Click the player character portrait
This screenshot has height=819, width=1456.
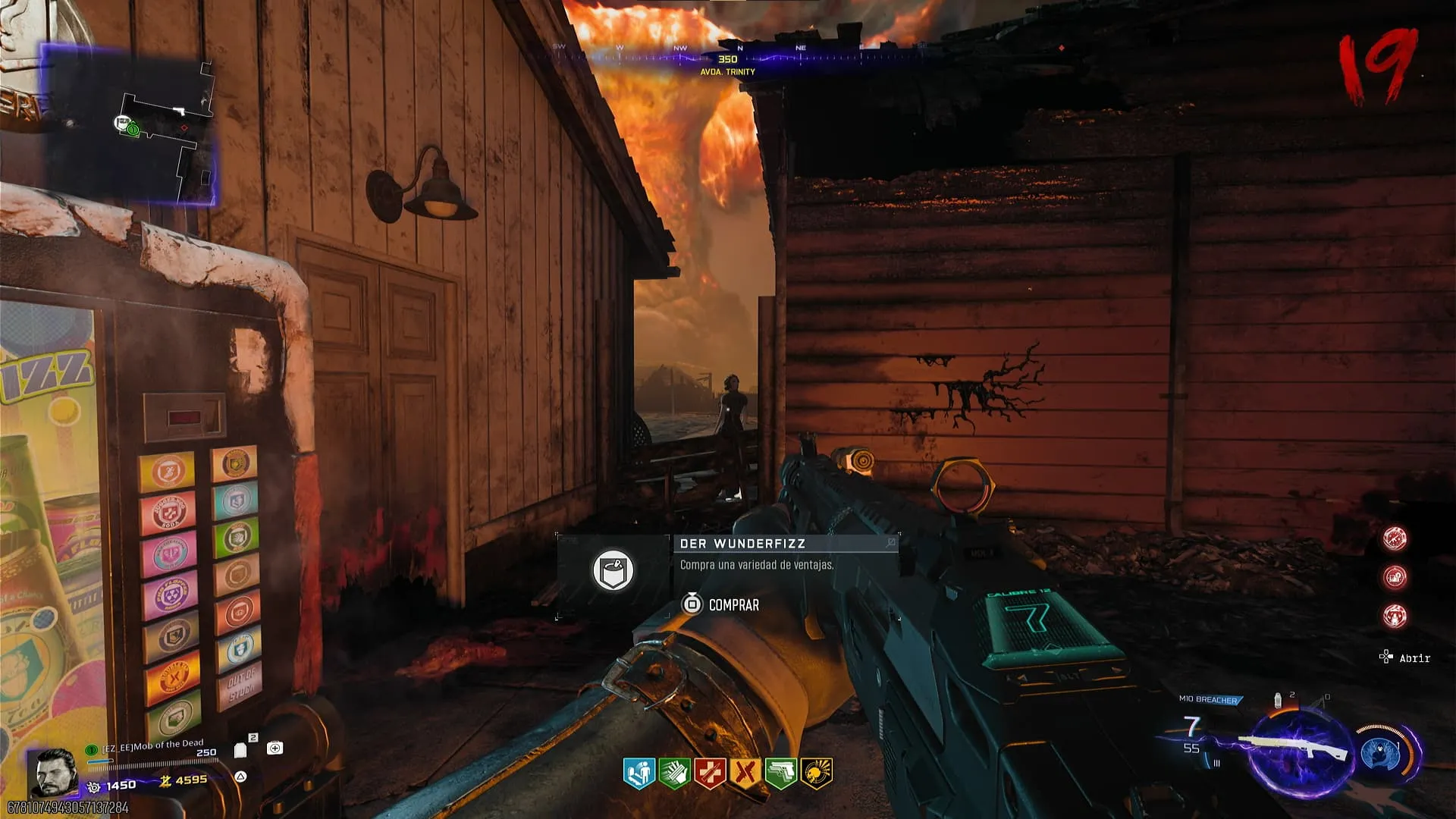(53, 772)
